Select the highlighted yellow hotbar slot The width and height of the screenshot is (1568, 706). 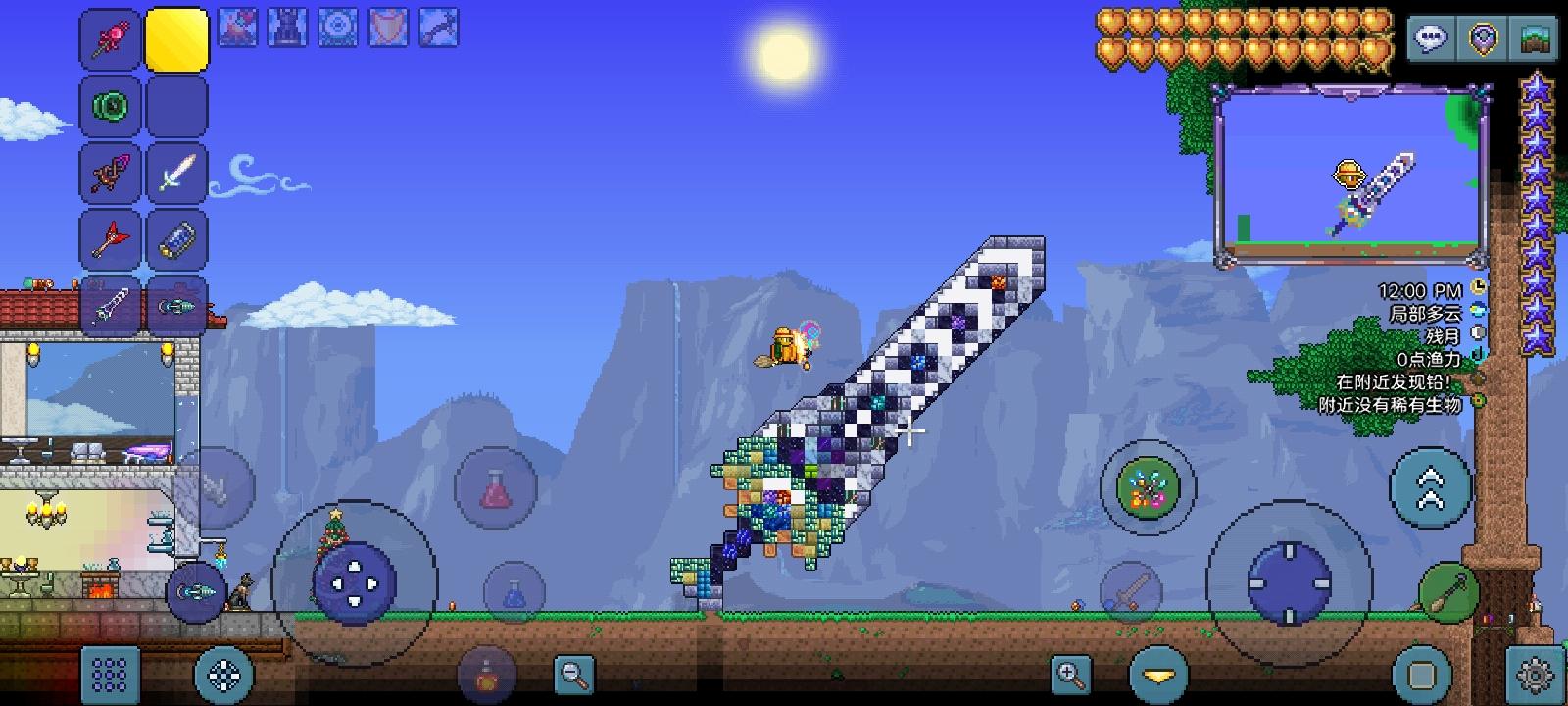coord(177,37)
